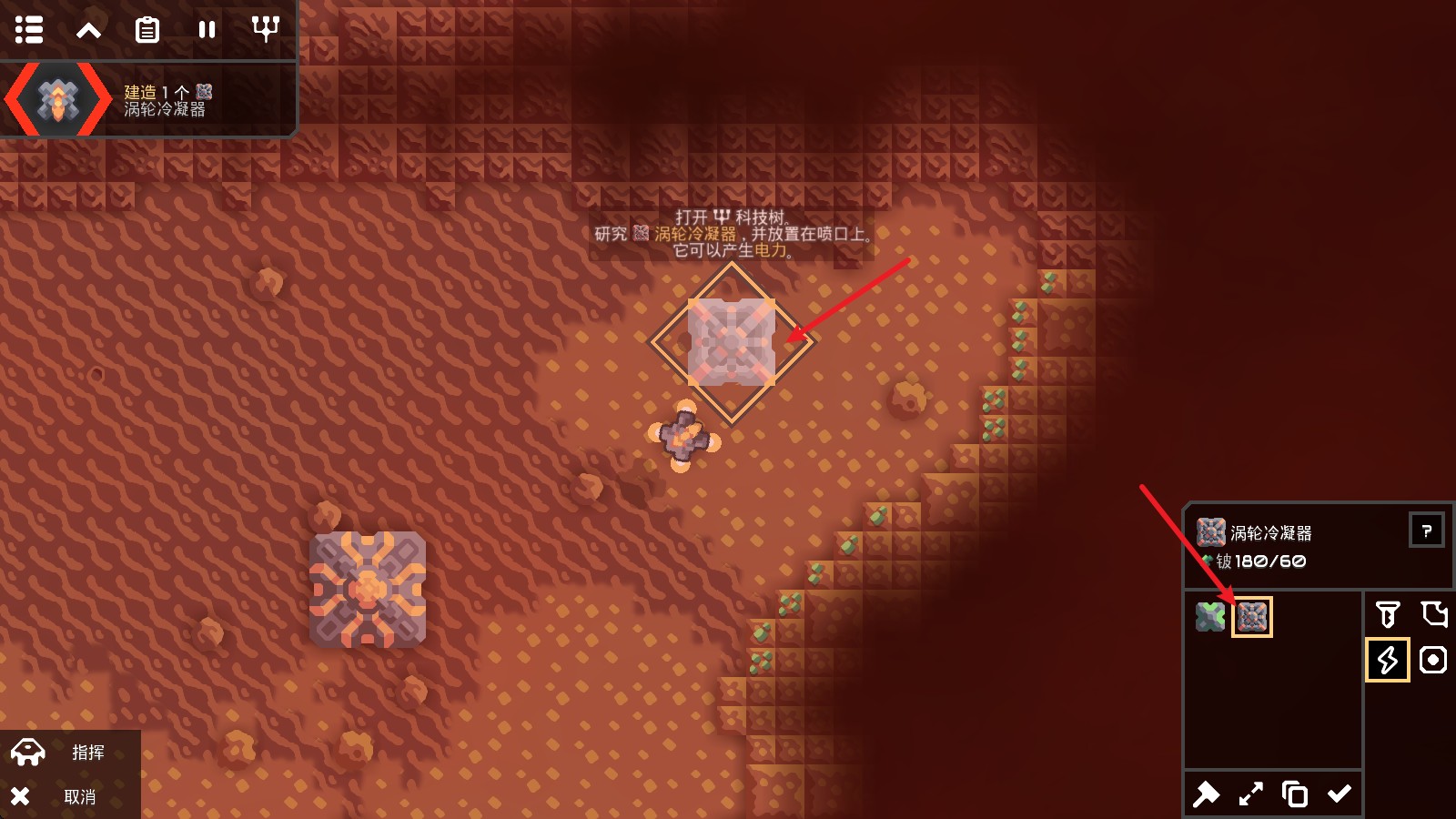This screenshot has width=1456, height=819.
Task: Click the copy schematic icon
Action: click(1295, 794)
